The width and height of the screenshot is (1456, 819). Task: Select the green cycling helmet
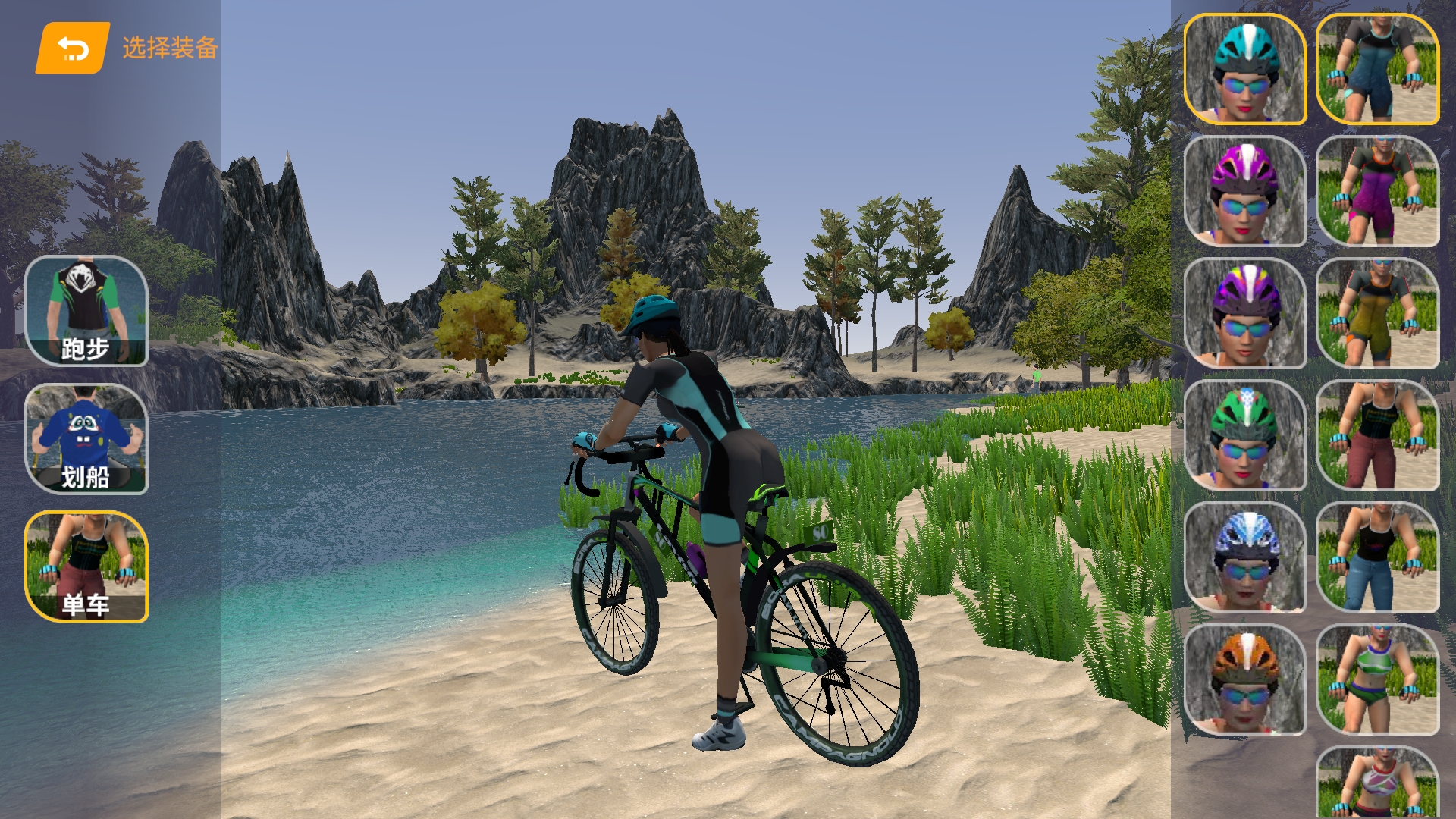click(x=1244, y=435)
